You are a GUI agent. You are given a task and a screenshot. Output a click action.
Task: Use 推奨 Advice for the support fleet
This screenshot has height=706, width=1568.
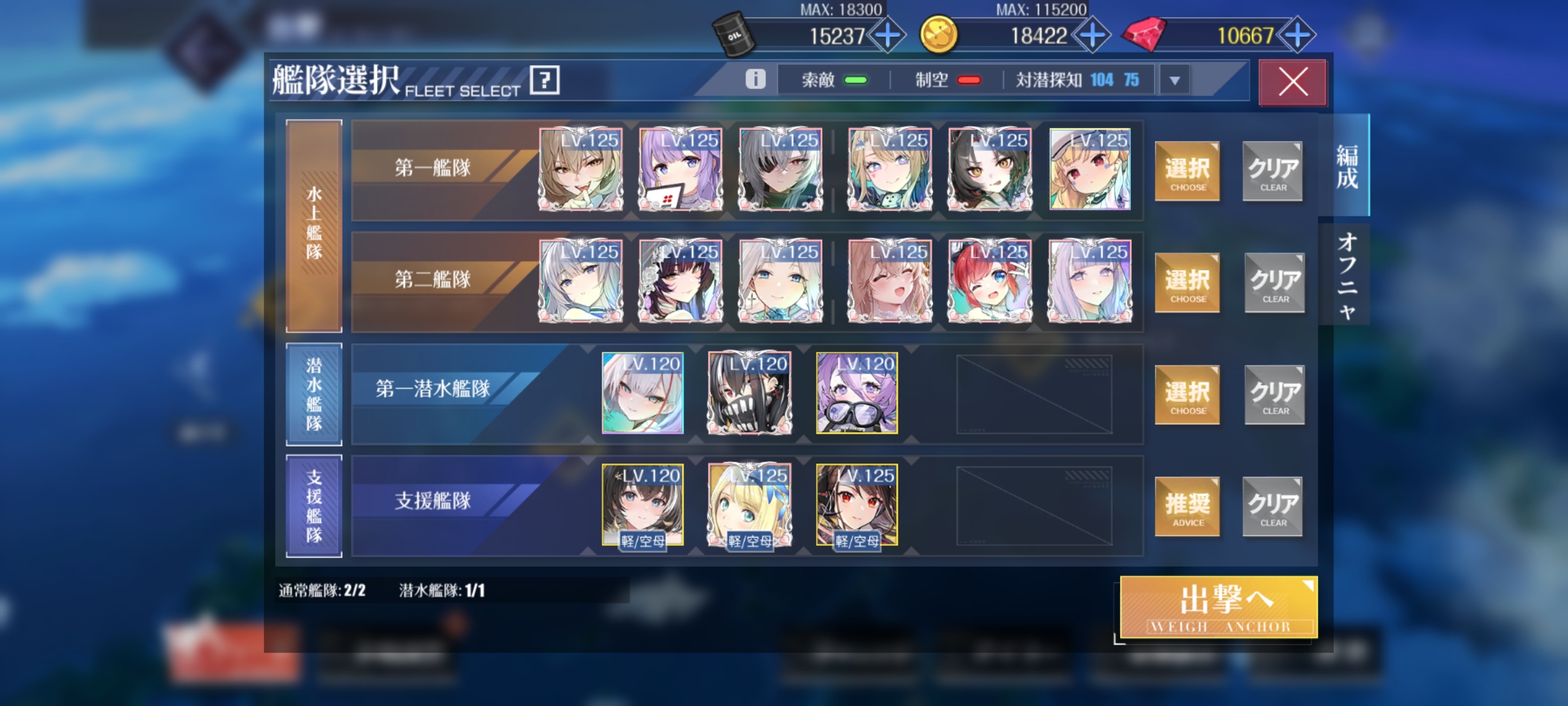click(x=1187, y=507)
